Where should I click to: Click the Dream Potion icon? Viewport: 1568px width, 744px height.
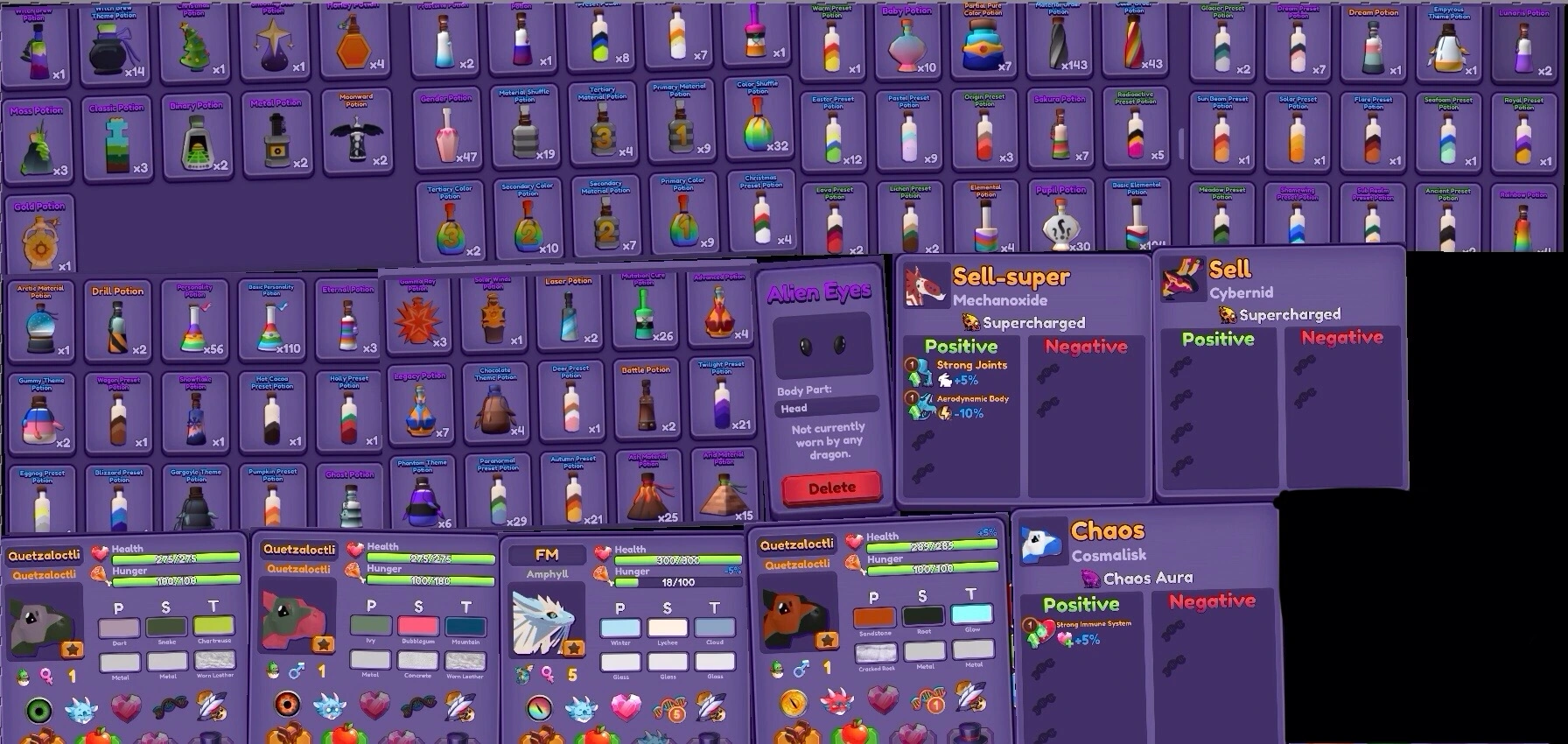click(x=1373, y=41)
